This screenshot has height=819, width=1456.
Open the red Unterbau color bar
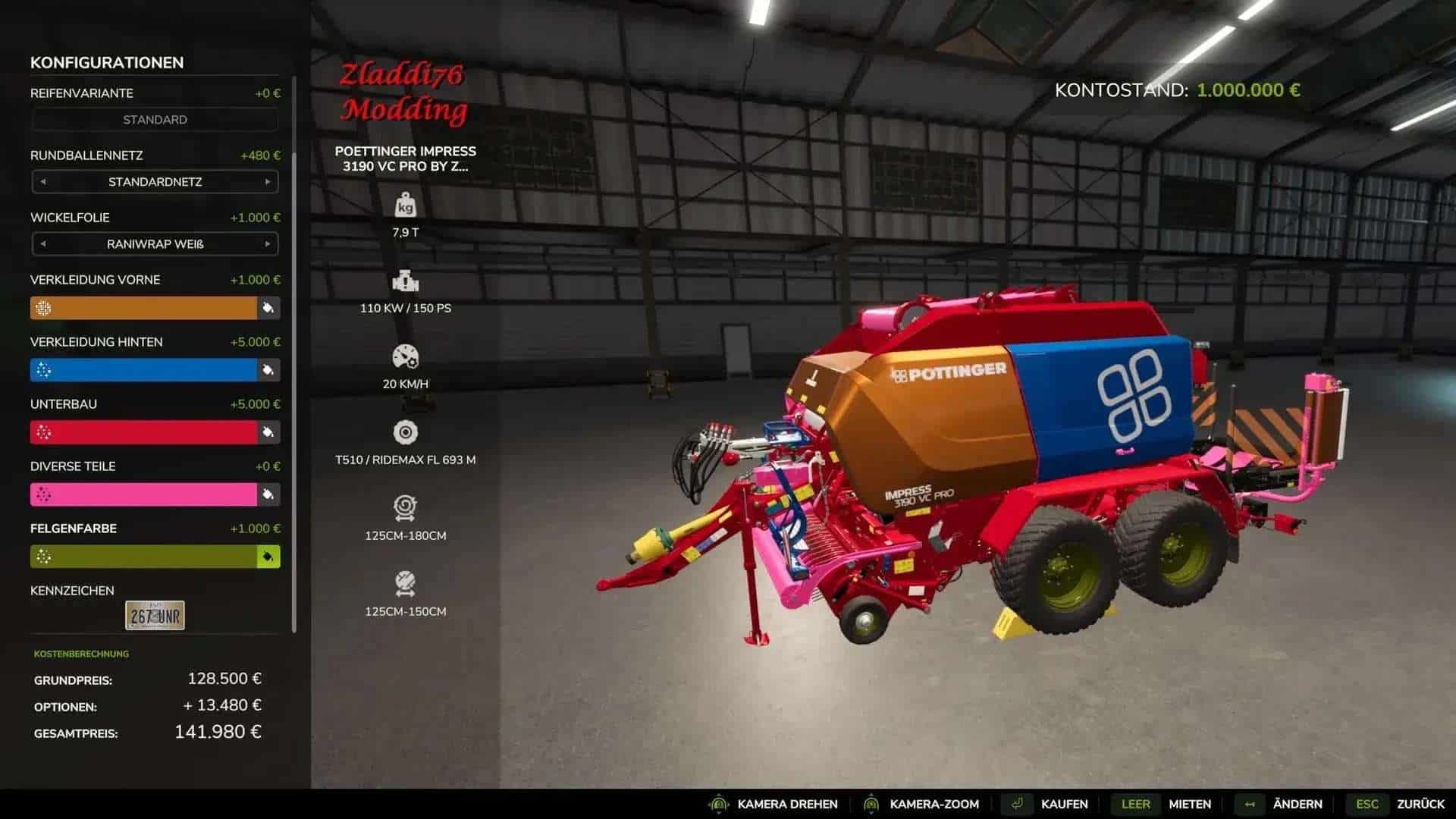(143, 432)
